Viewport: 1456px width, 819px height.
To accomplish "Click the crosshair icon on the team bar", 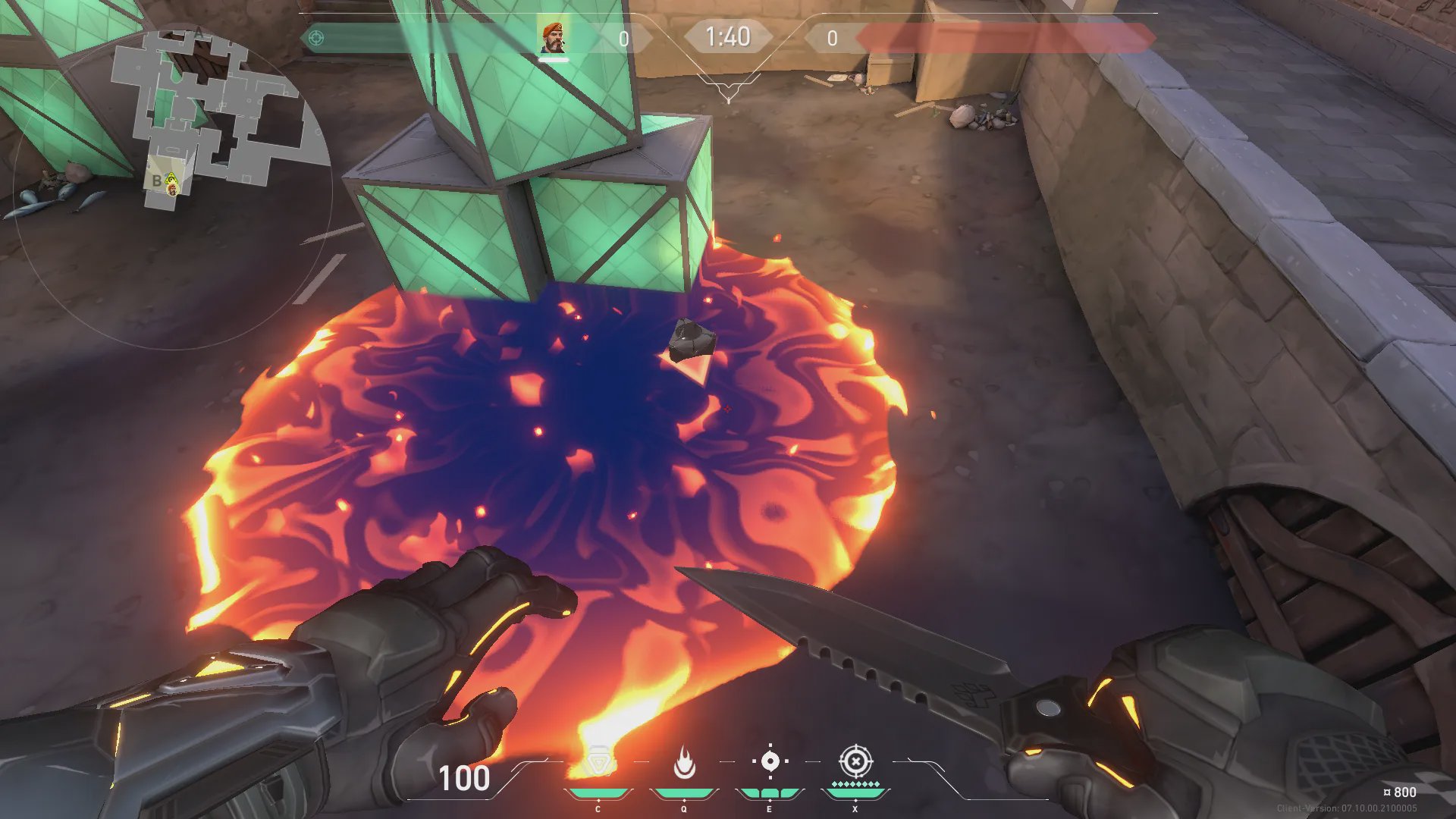I will 316,37.
